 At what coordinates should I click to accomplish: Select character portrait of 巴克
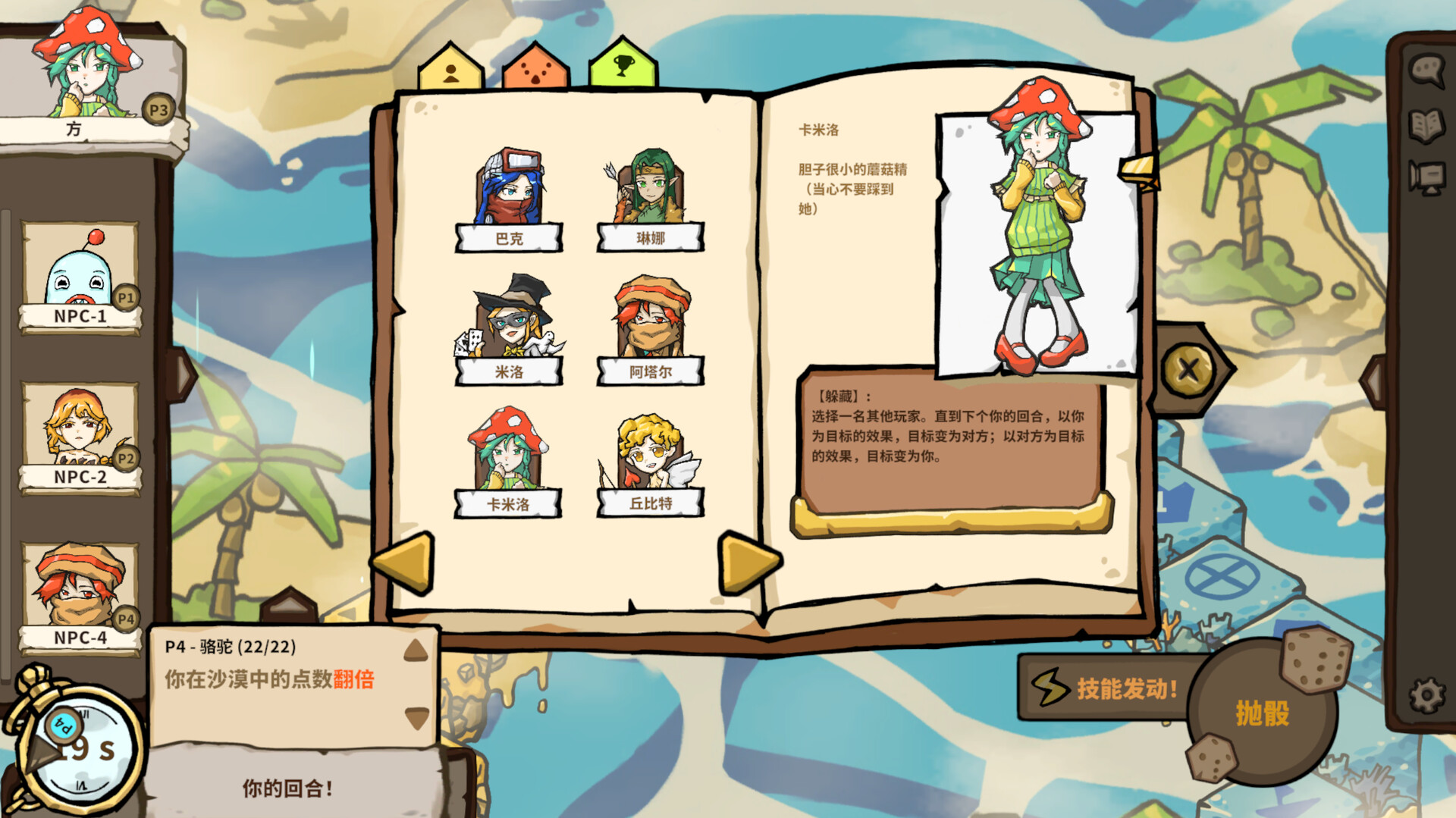click(x=510, y=190)
